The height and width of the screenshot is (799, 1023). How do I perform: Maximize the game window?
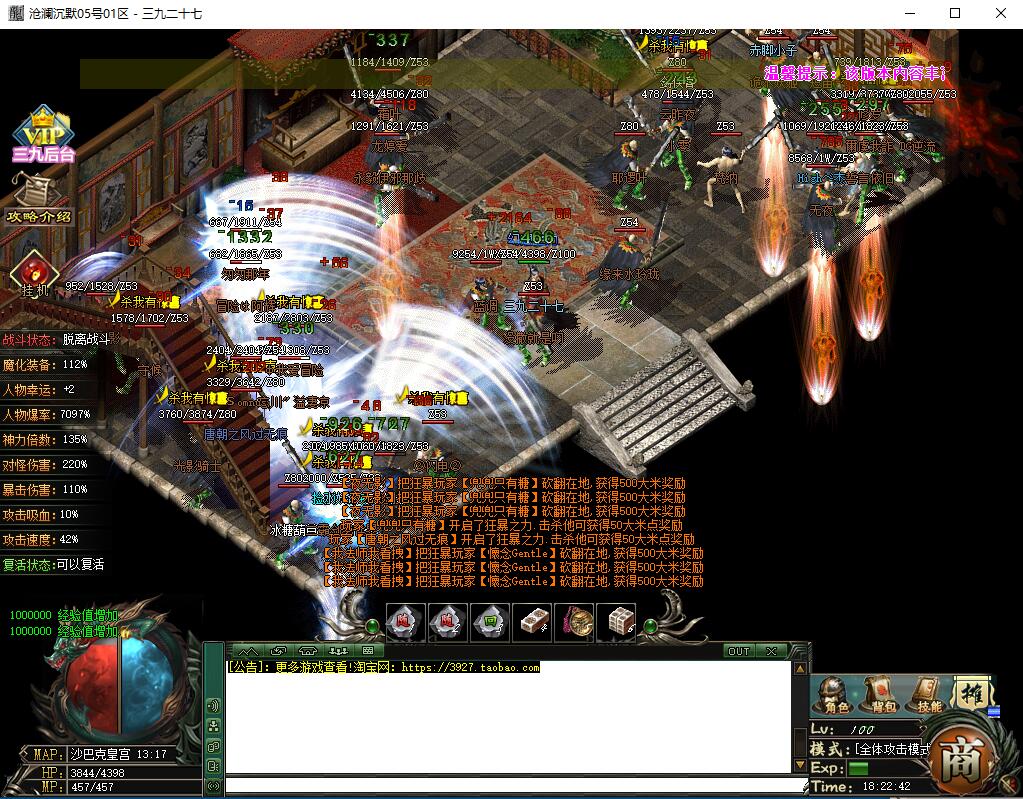pyautogui.click(x=955, y=13)
